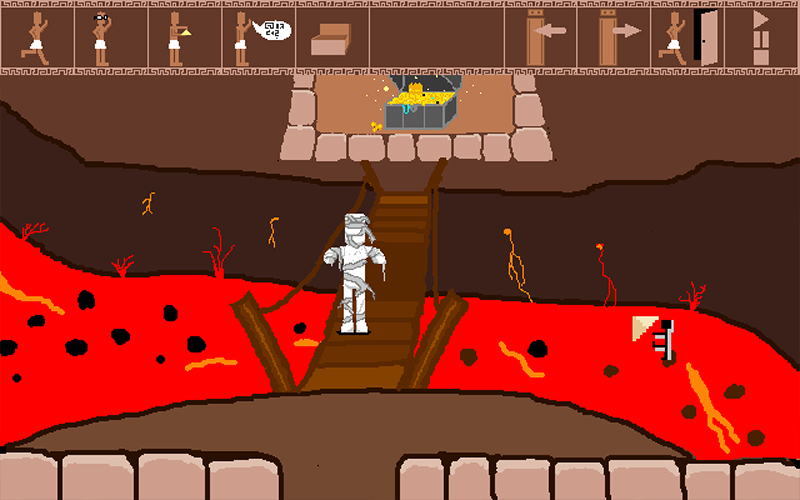Choose the look action with glasses
The image size is (800, 500).
(111, 37)
